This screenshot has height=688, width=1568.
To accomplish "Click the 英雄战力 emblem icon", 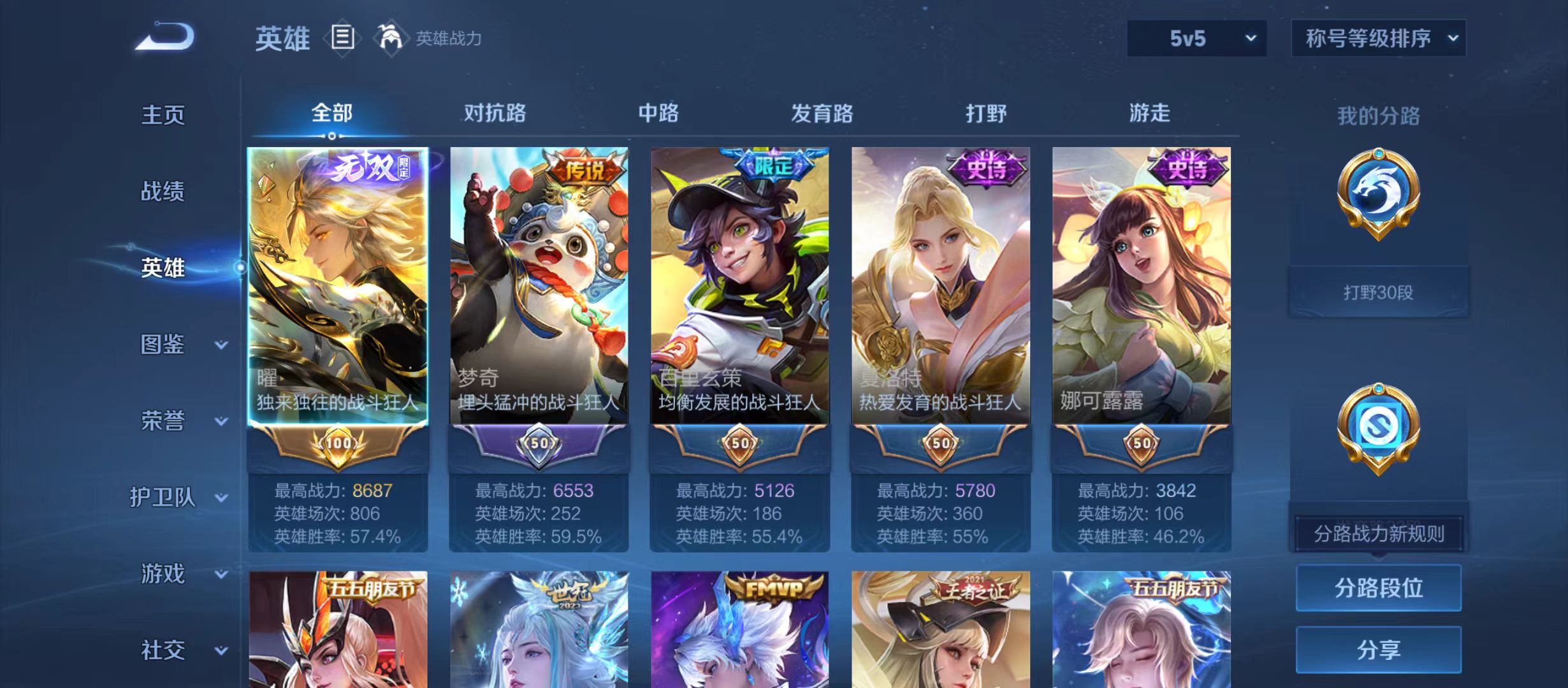I will [391, 37].
